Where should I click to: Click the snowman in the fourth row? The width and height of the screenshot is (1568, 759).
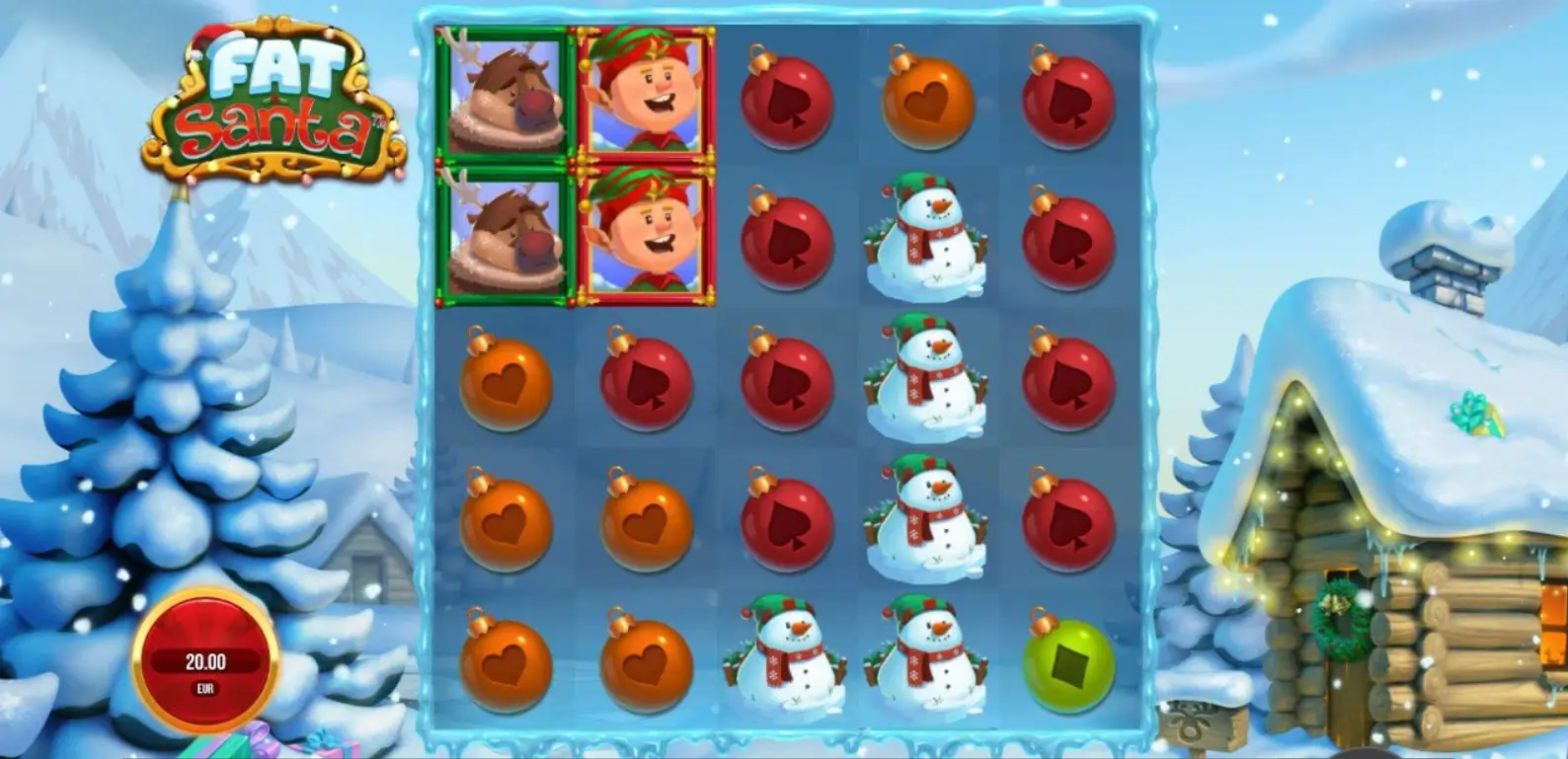click(x=926, y=521)
